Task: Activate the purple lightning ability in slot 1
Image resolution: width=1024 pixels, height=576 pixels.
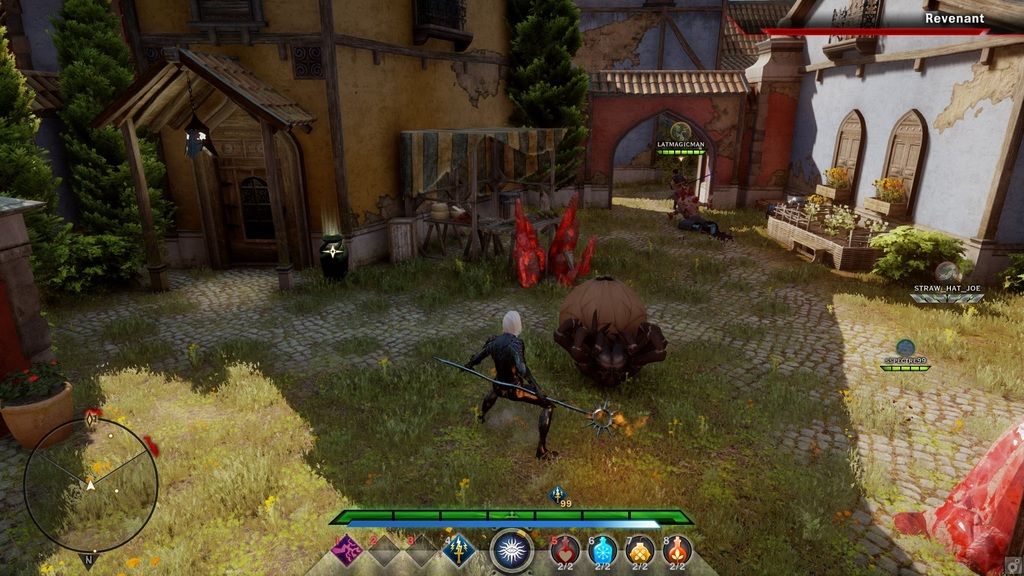Action: 347,550
